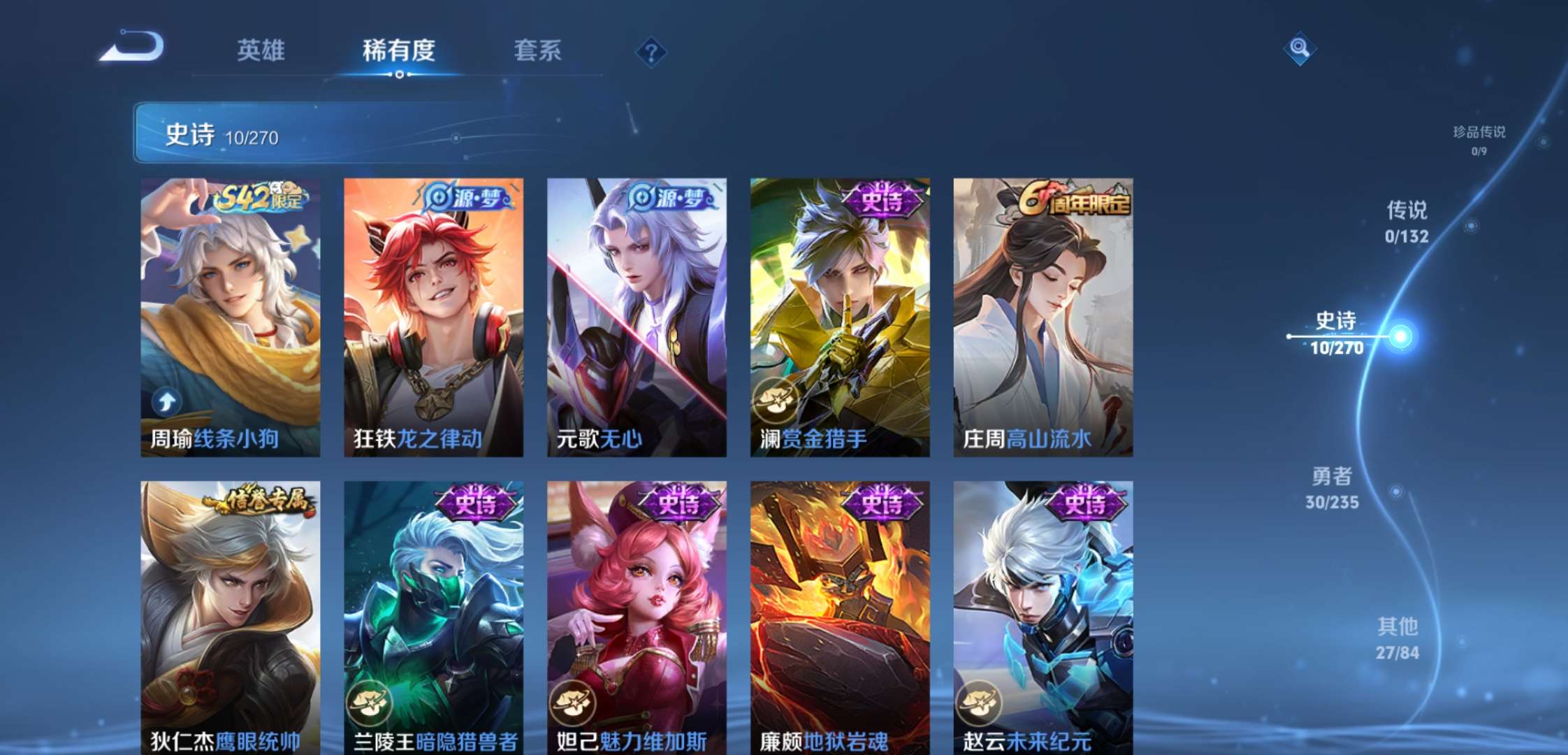
Task: Open the 澜 赏金猎手 skin card
Action: pos(840,317)
